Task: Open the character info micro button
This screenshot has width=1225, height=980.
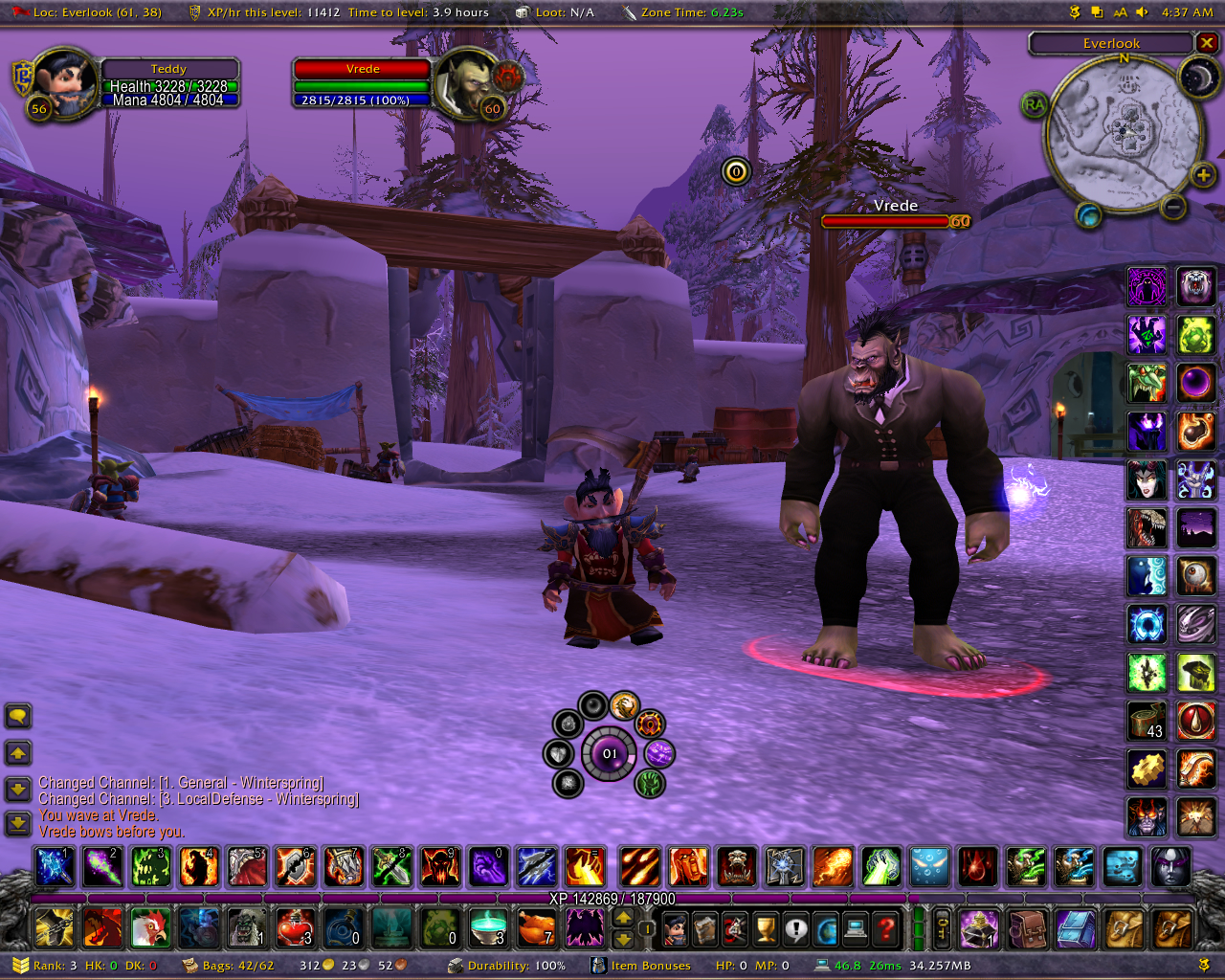Action: click(x=675, y=927)
